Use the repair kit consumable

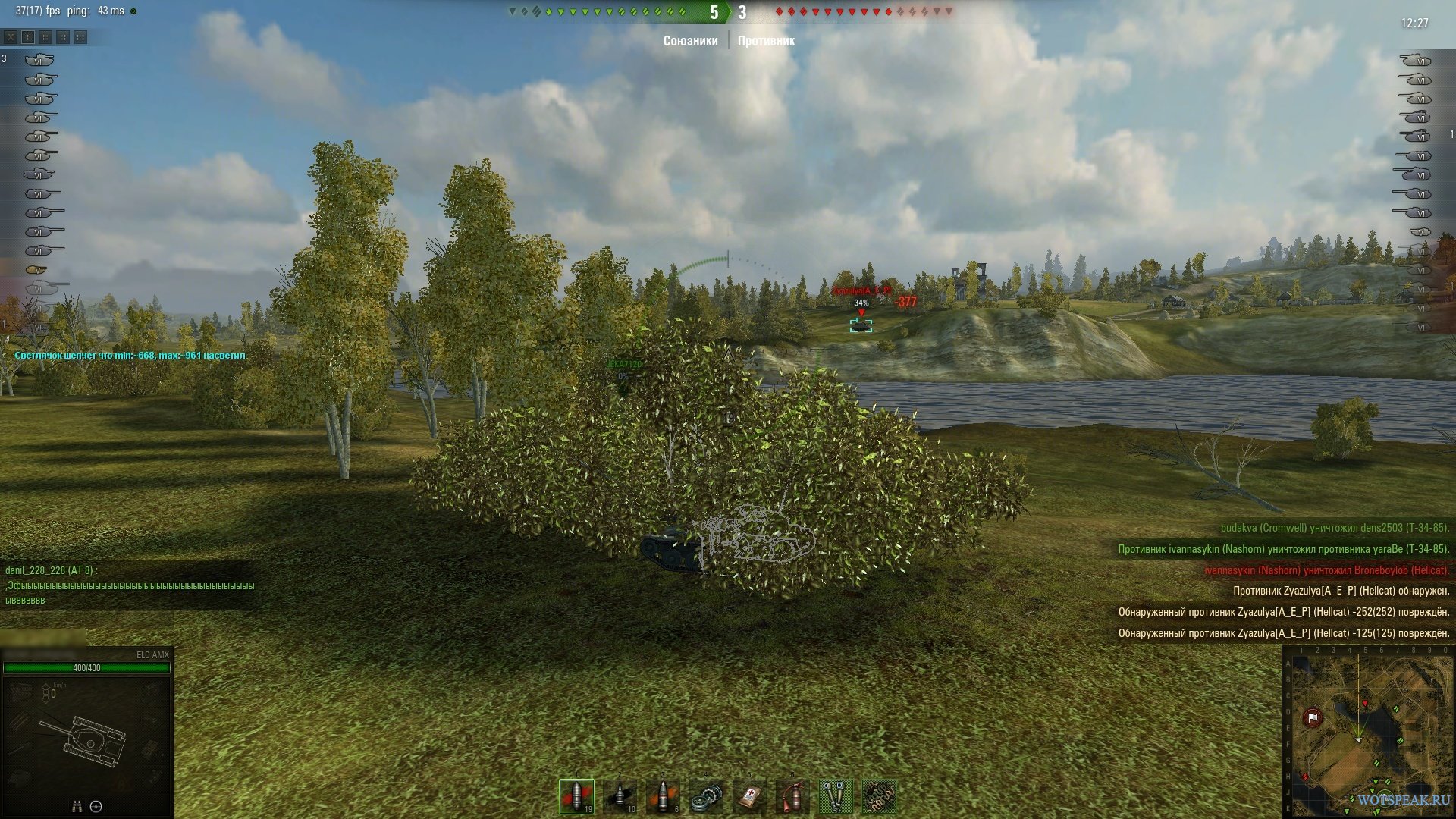(x=707, y=796)
